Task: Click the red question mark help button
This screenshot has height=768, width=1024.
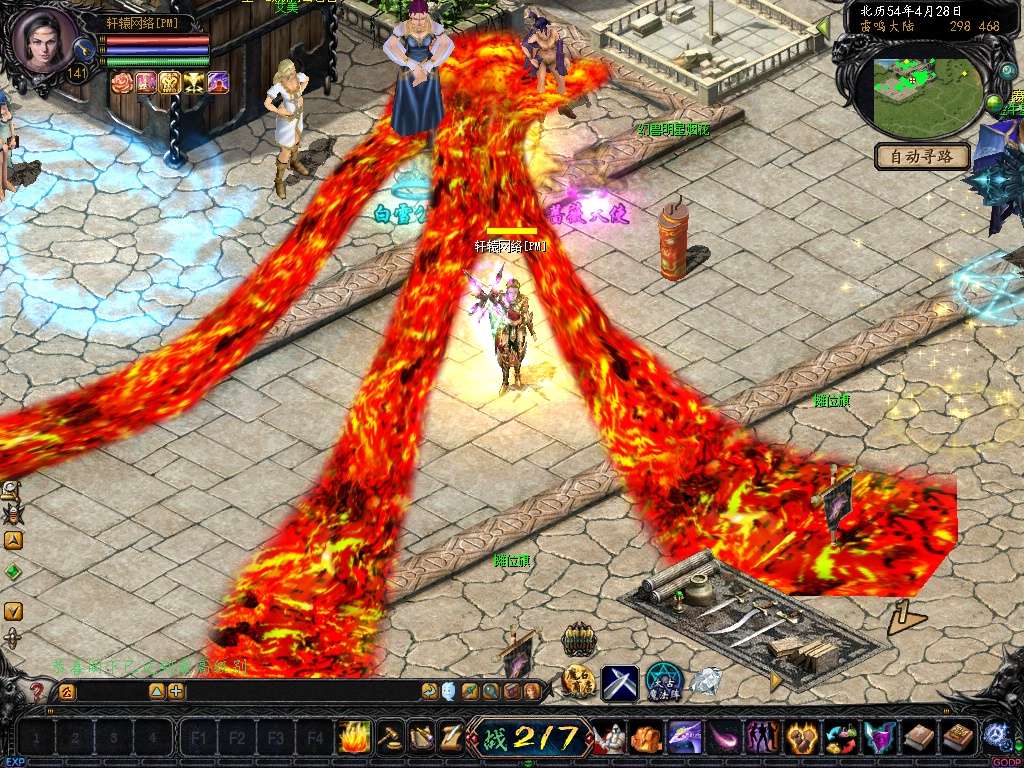Action: point(38,691)
